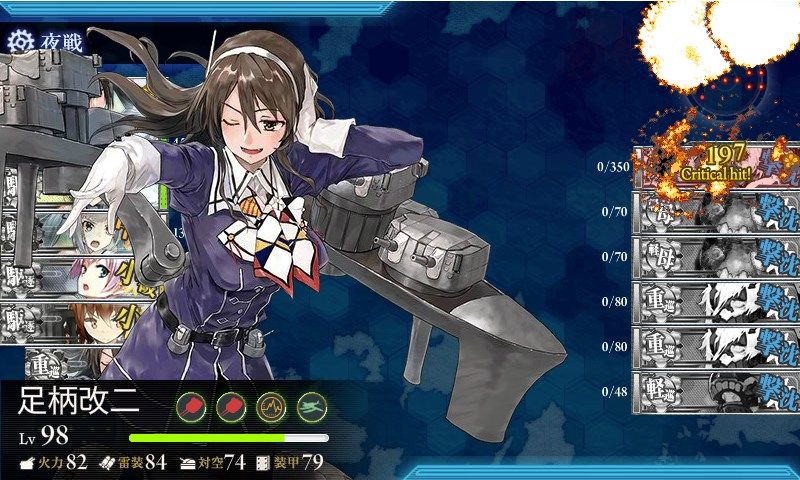This screenshot has height=480, width=800.
Task: Select the radar equipment icon
Action: coord(271,406)
